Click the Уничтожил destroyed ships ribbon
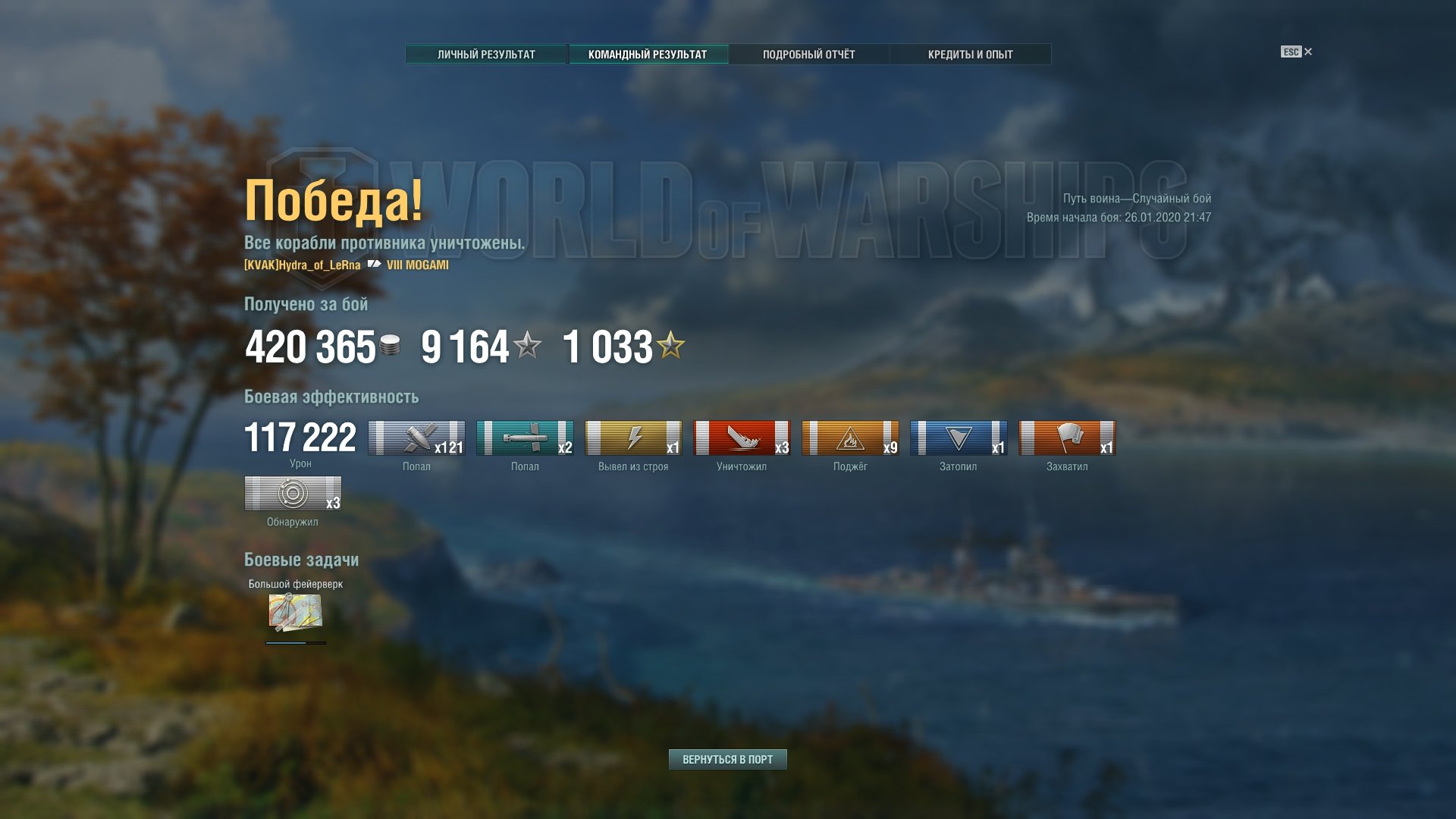The width and height of the screenshot is (1456, 819). pyautogui.click(x=742, y=438)
